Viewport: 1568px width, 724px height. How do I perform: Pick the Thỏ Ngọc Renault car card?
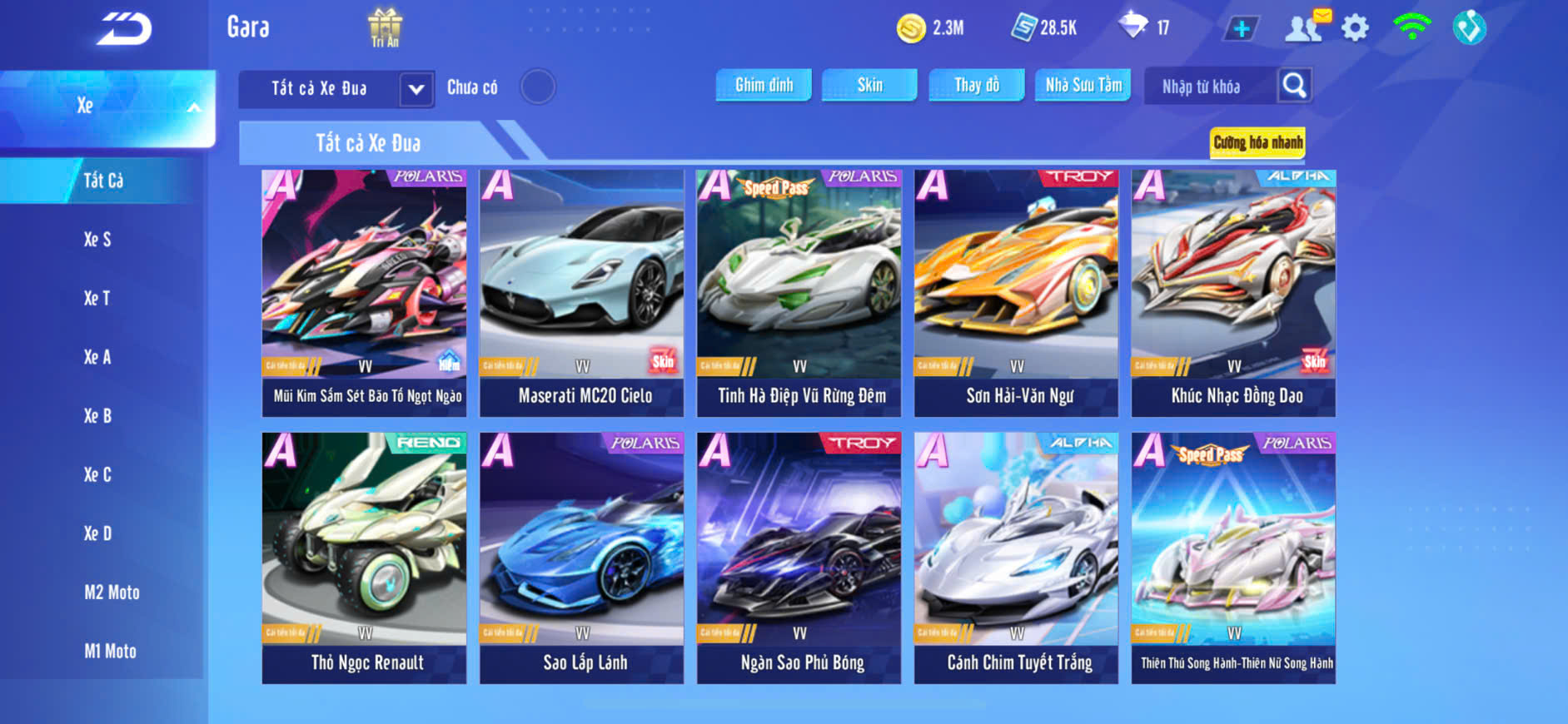click(x=364, y=558)
